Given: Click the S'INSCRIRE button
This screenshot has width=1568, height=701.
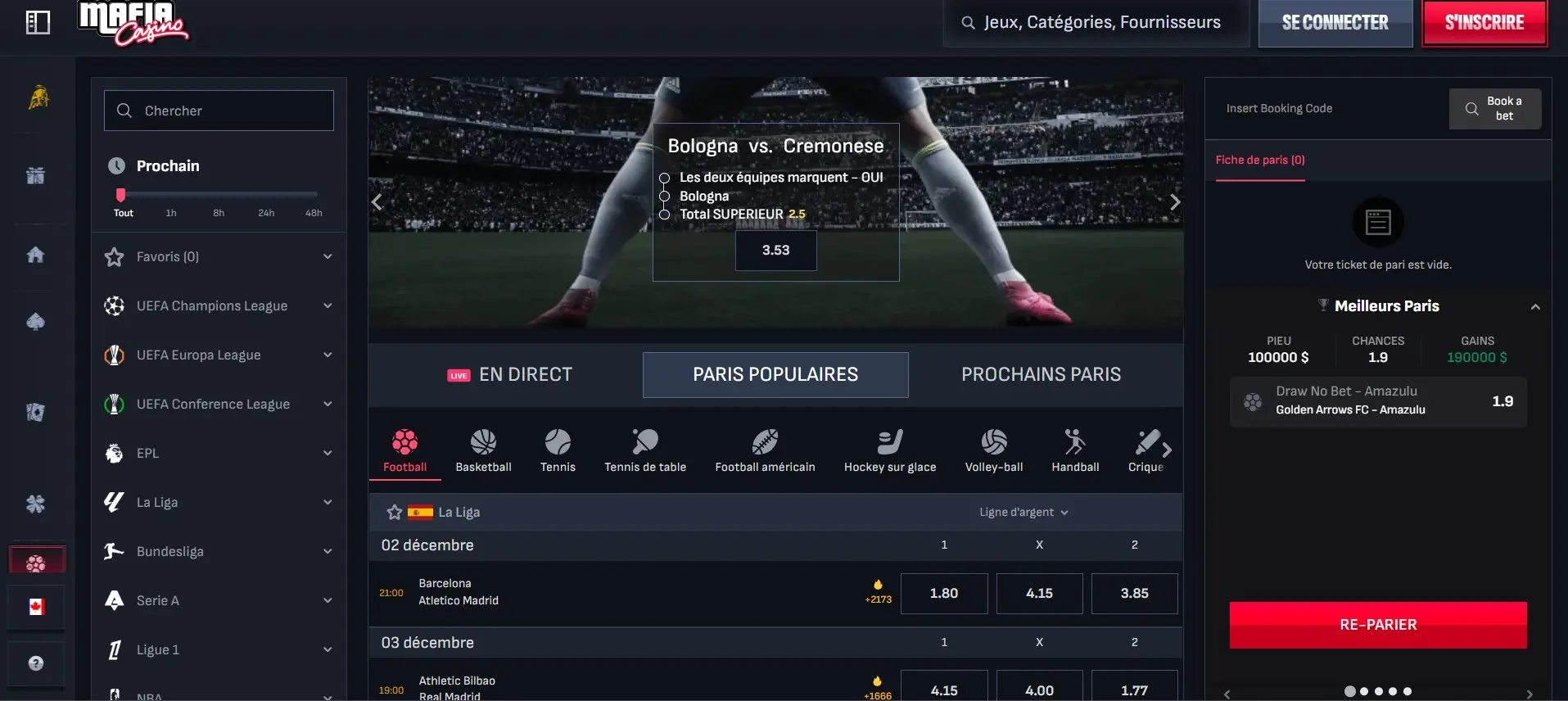Looking at the screenshot, I should pyautogui.click(x=1484, y=22).
